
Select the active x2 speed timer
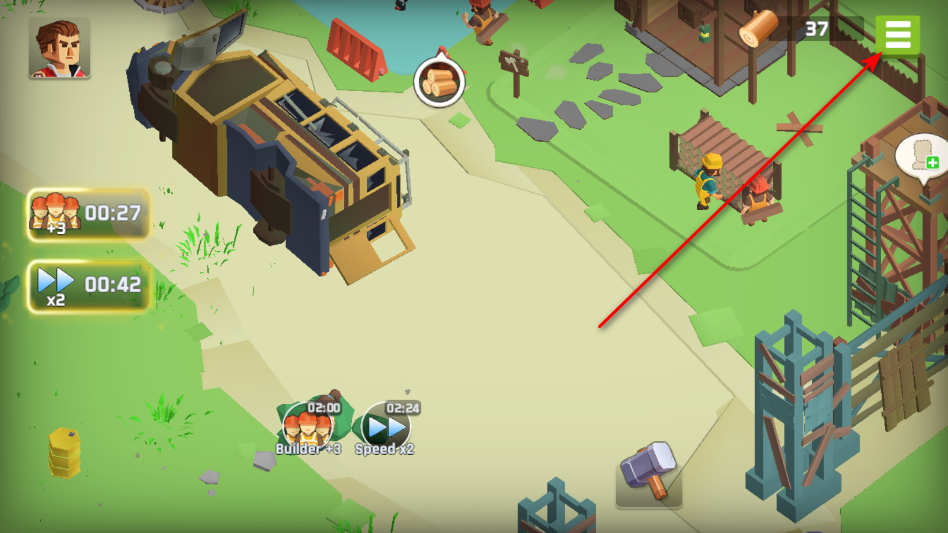(x=89, y=286)
